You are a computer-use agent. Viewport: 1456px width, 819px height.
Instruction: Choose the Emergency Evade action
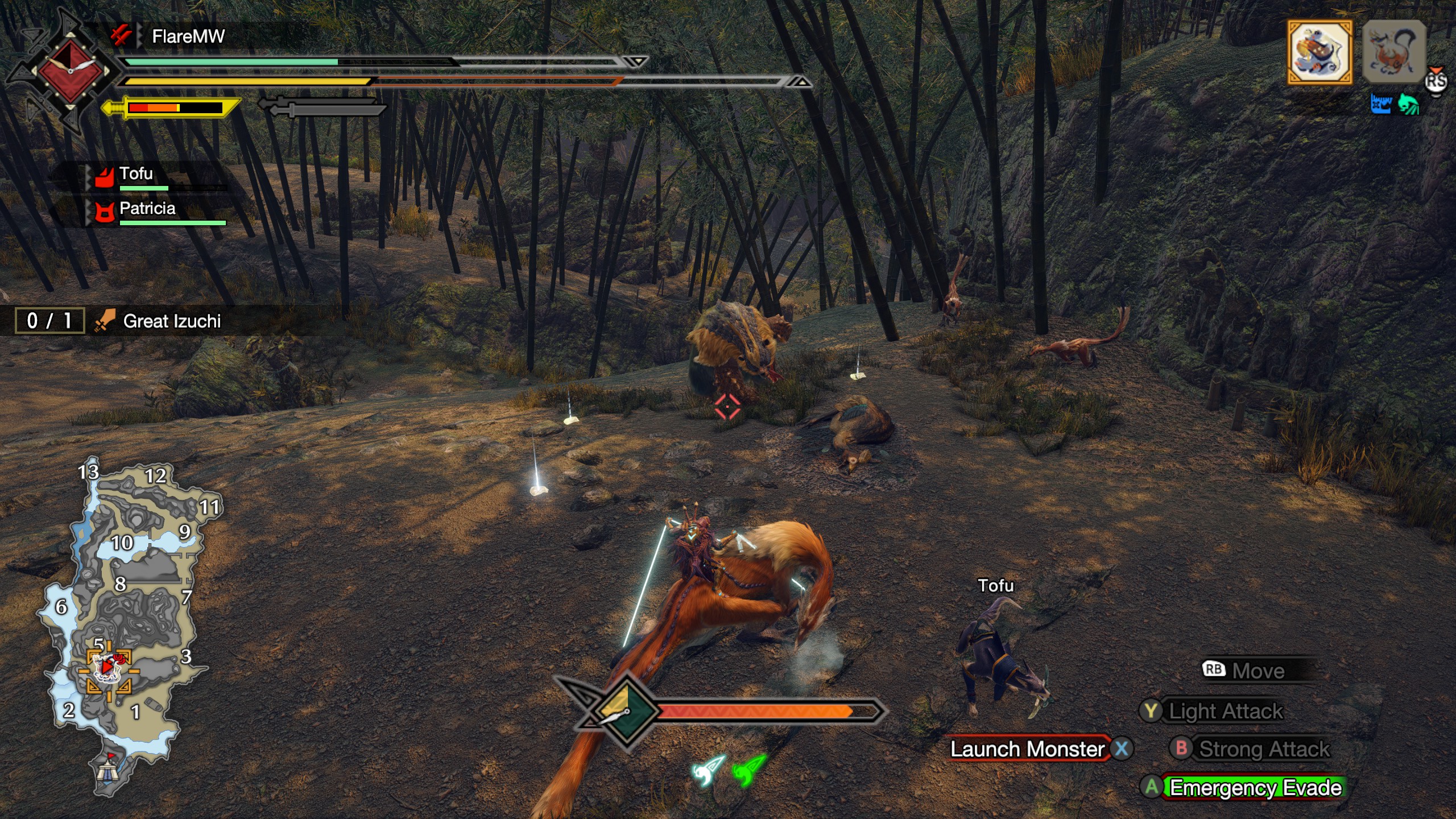(x=1255, y=788)
